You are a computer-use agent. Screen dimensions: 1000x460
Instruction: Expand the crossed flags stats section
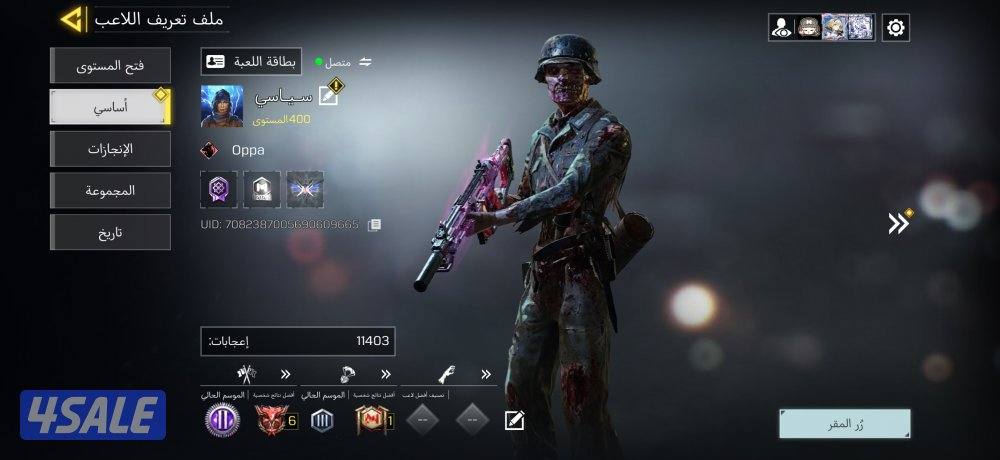click(x=286, y=375)
